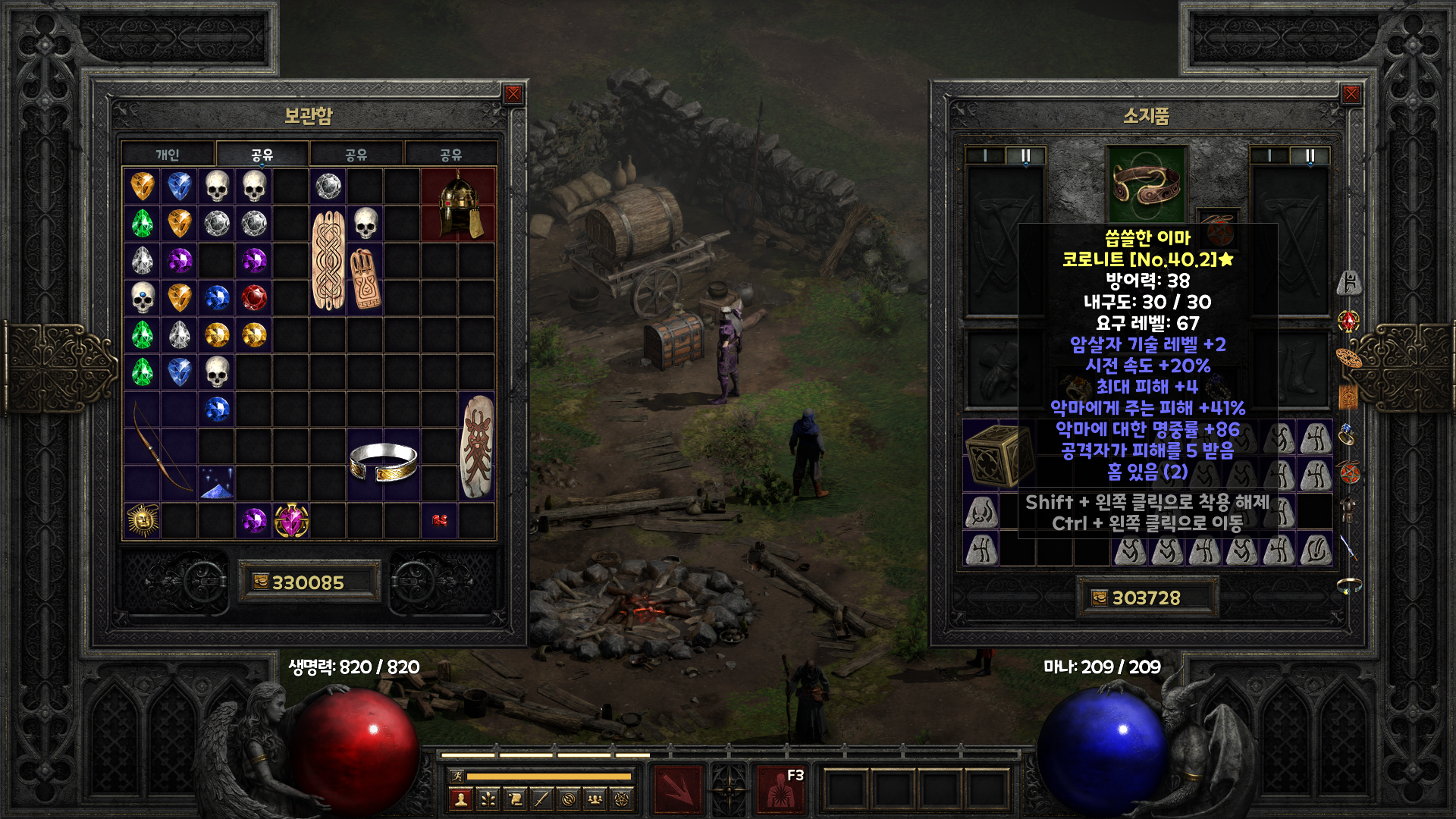Image resolution: width=1456 pixels, height=819 pixels.
Task: Open the pentagram game menu button
Action: click(623, 799)
